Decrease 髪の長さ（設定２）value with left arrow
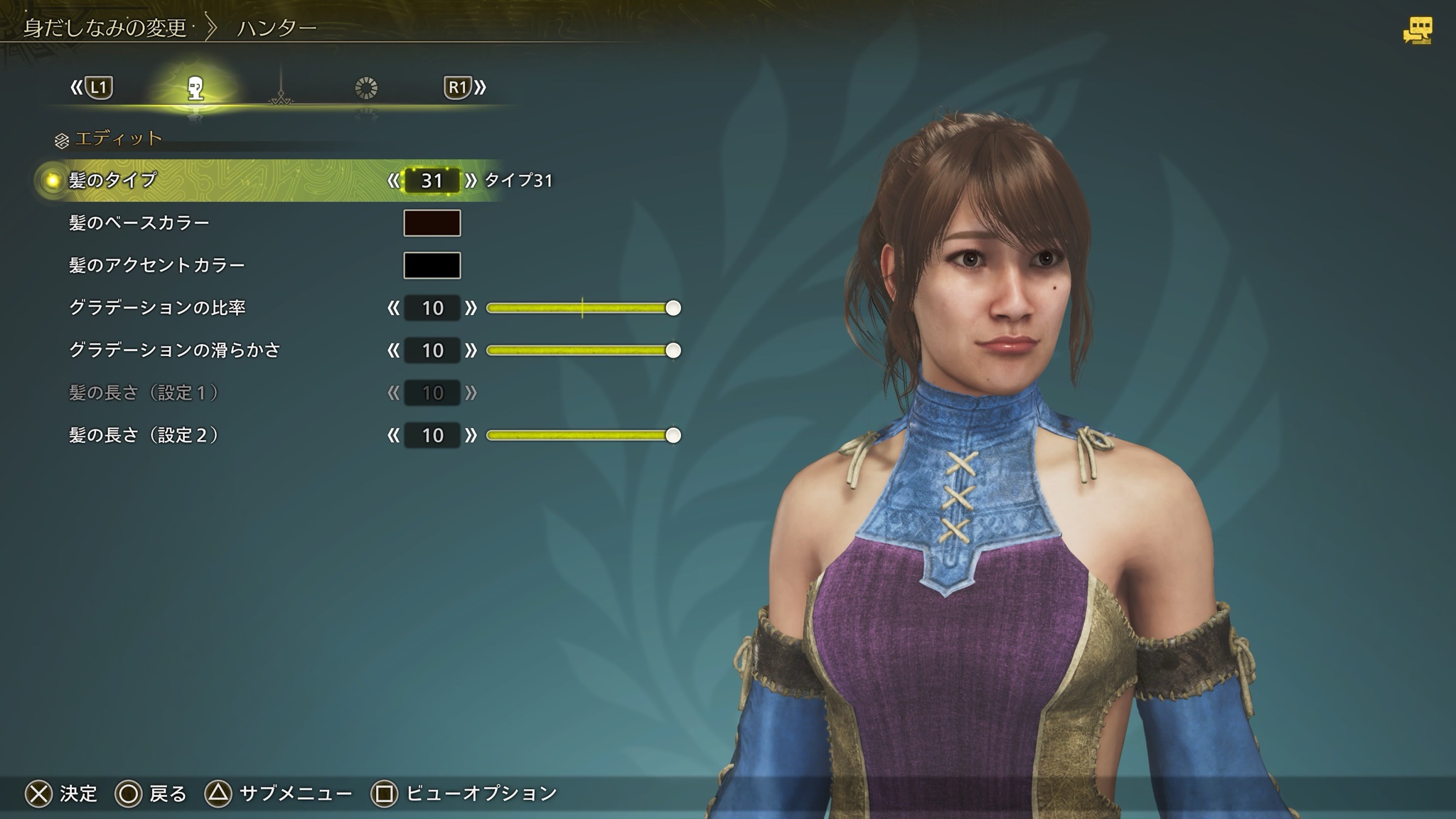 point(393,435)
